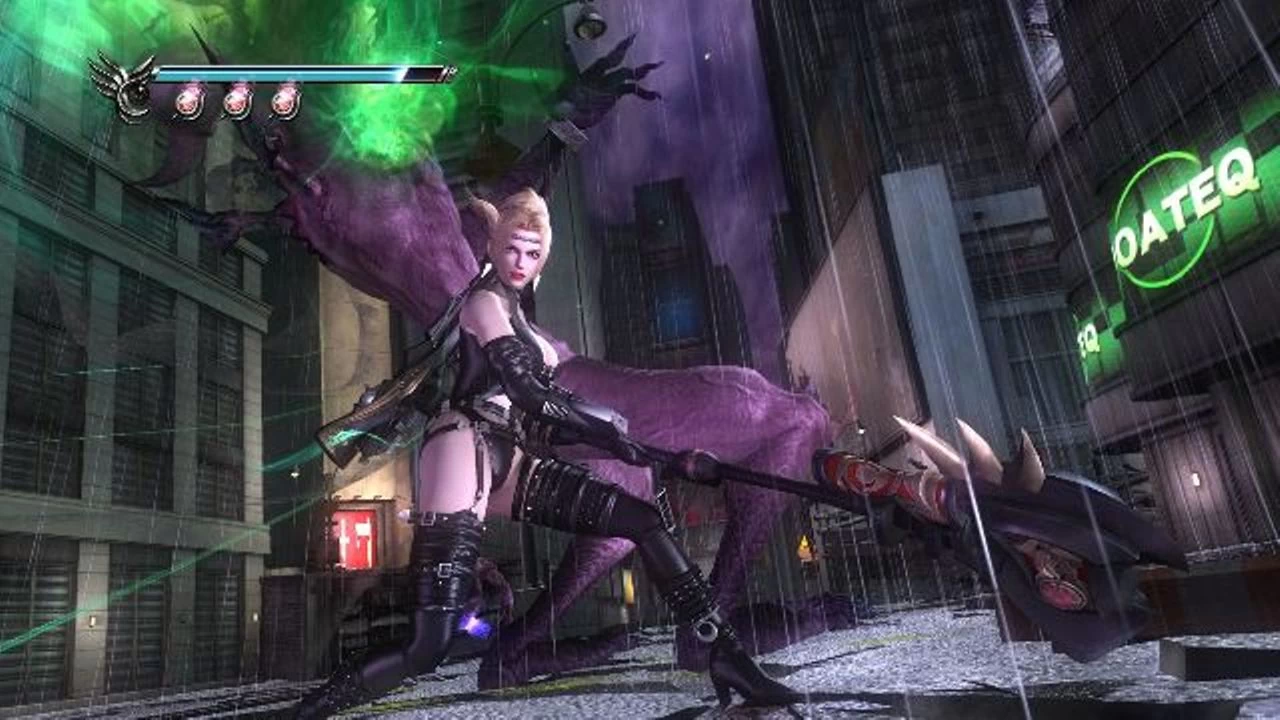
Task: Select the first red Ninpo orb
Action: 190,100
